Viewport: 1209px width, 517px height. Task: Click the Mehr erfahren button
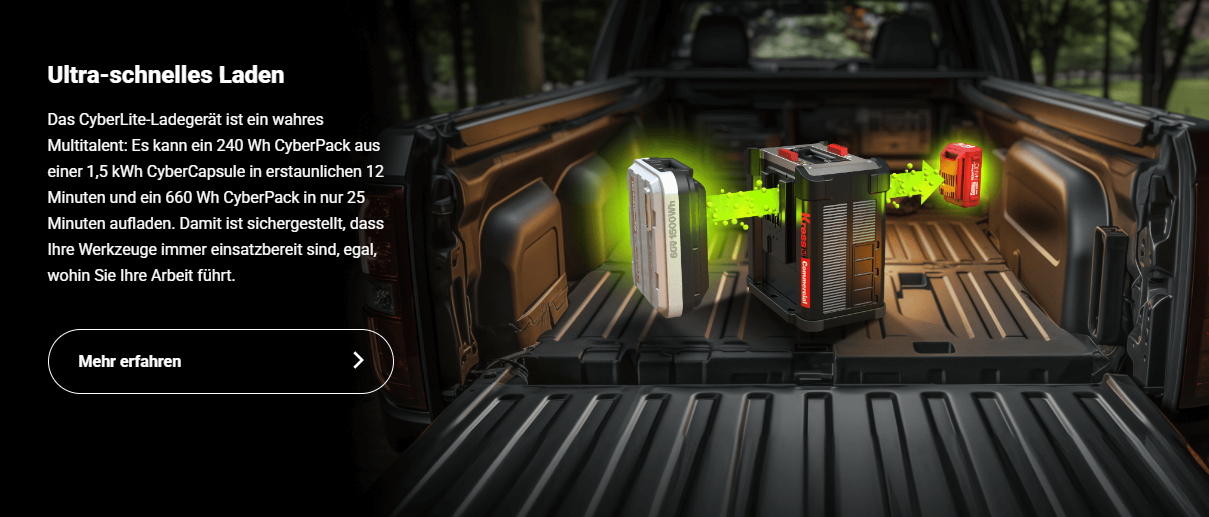pyautogui.click(x=220, y=361)
